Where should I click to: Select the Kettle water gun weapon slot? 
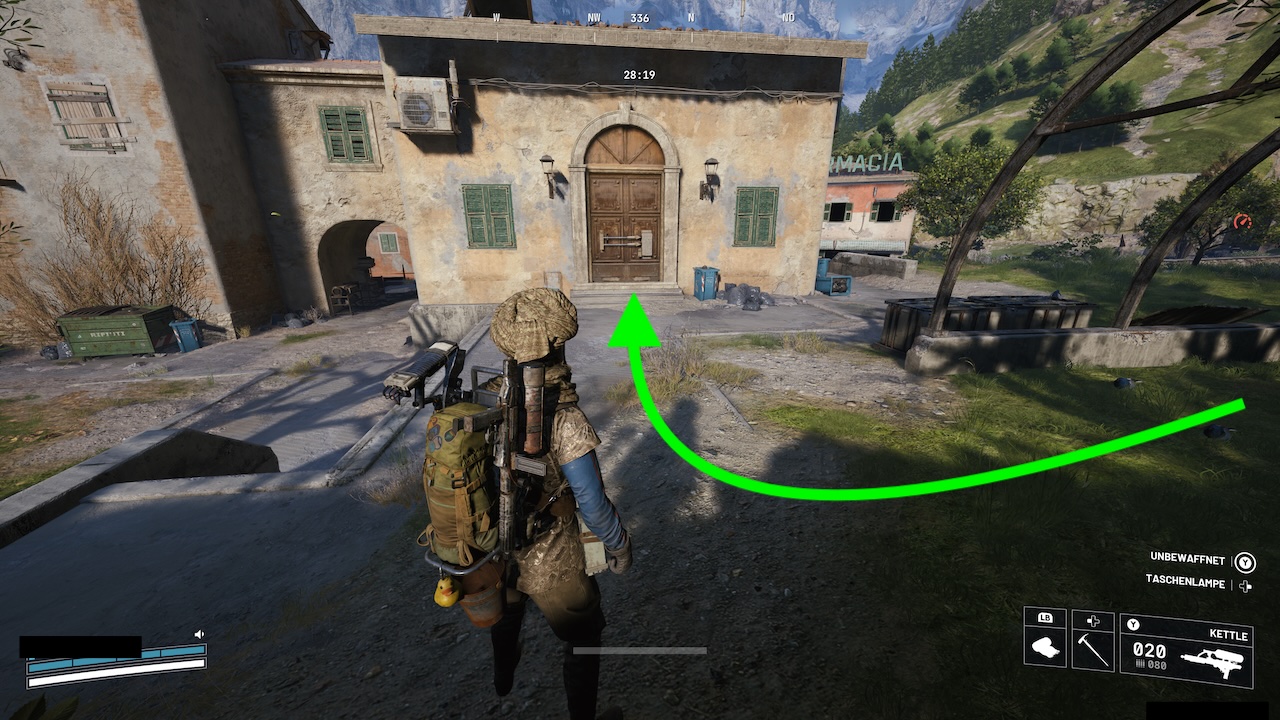[x=1186, y=650]
